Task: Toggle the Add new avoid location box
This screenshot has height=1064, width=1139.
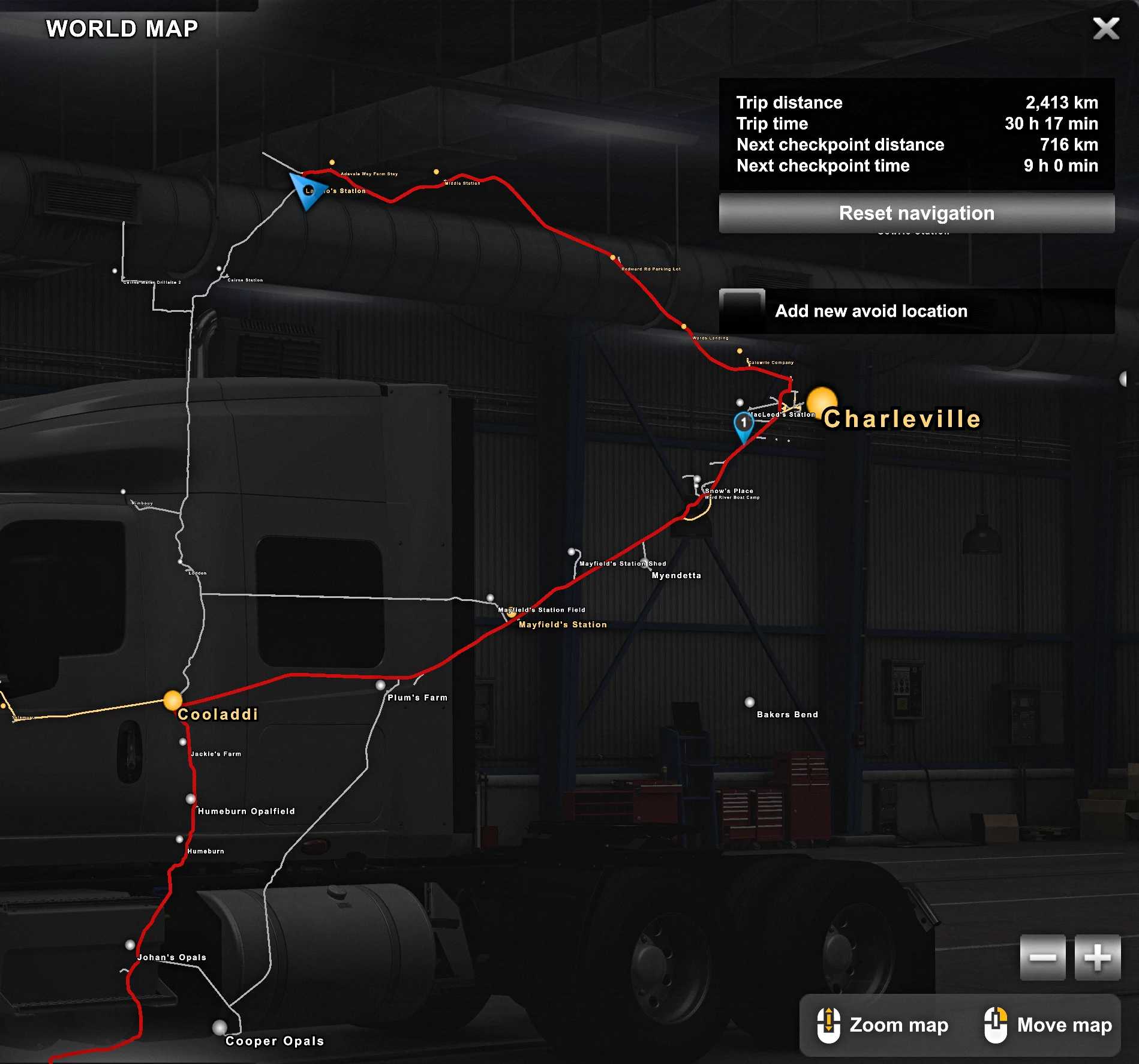Action: point(742,311)
